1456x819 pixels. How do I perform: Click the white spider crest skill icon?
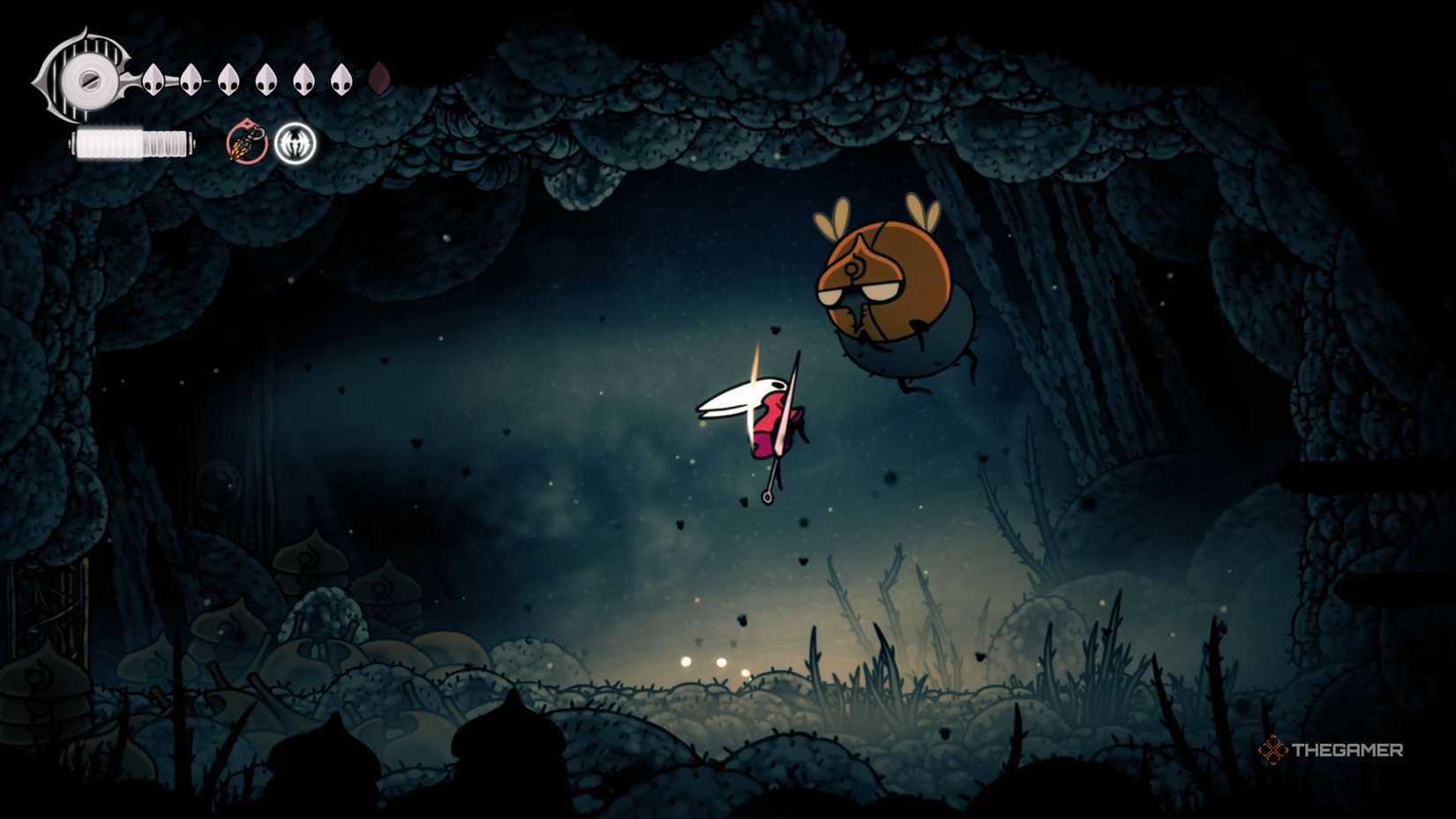click(x=294, y=141)
